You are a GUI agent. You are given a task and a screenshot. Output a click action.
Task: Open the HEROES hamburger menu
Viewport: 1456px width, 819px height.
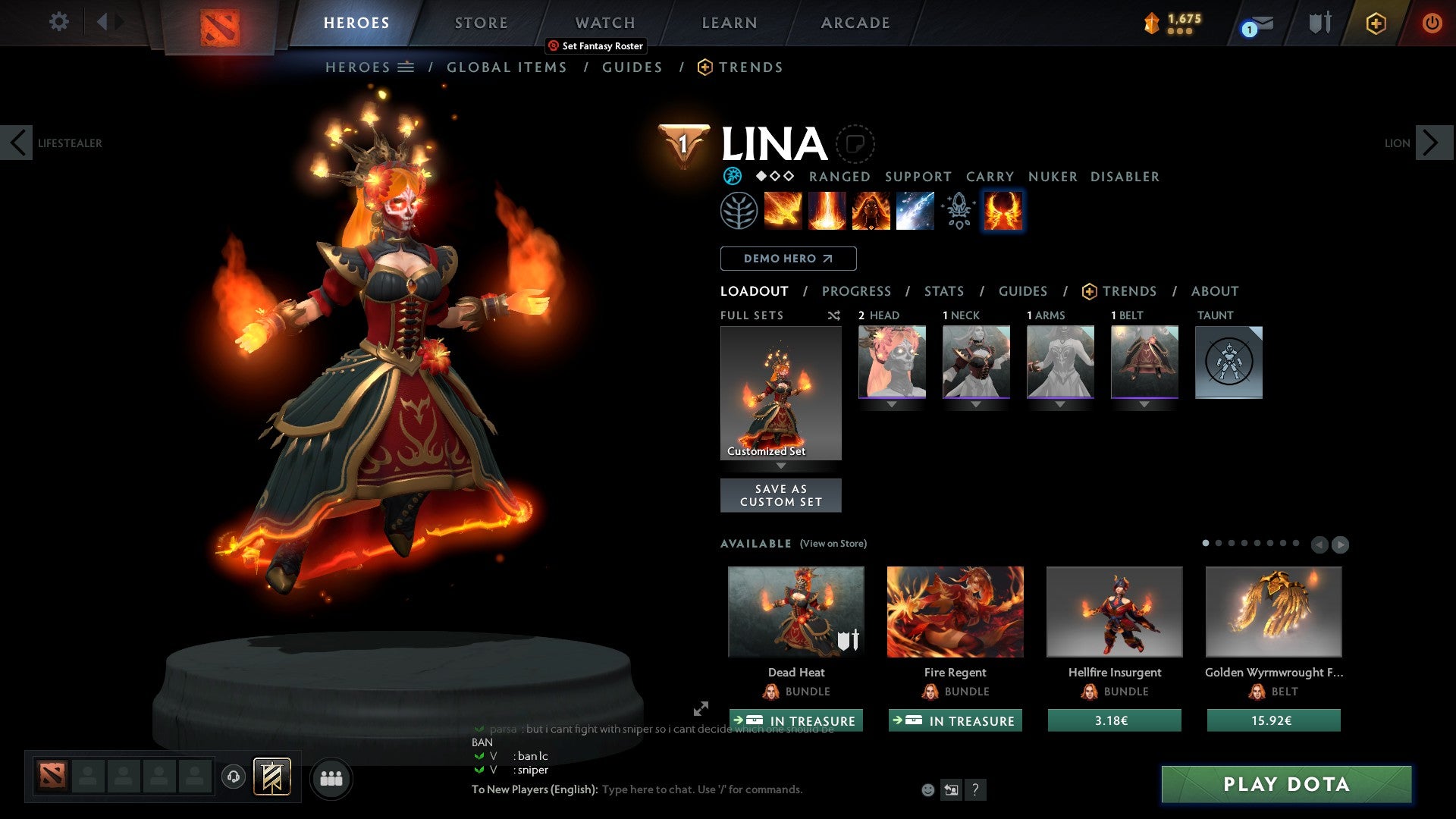(407, 67)
